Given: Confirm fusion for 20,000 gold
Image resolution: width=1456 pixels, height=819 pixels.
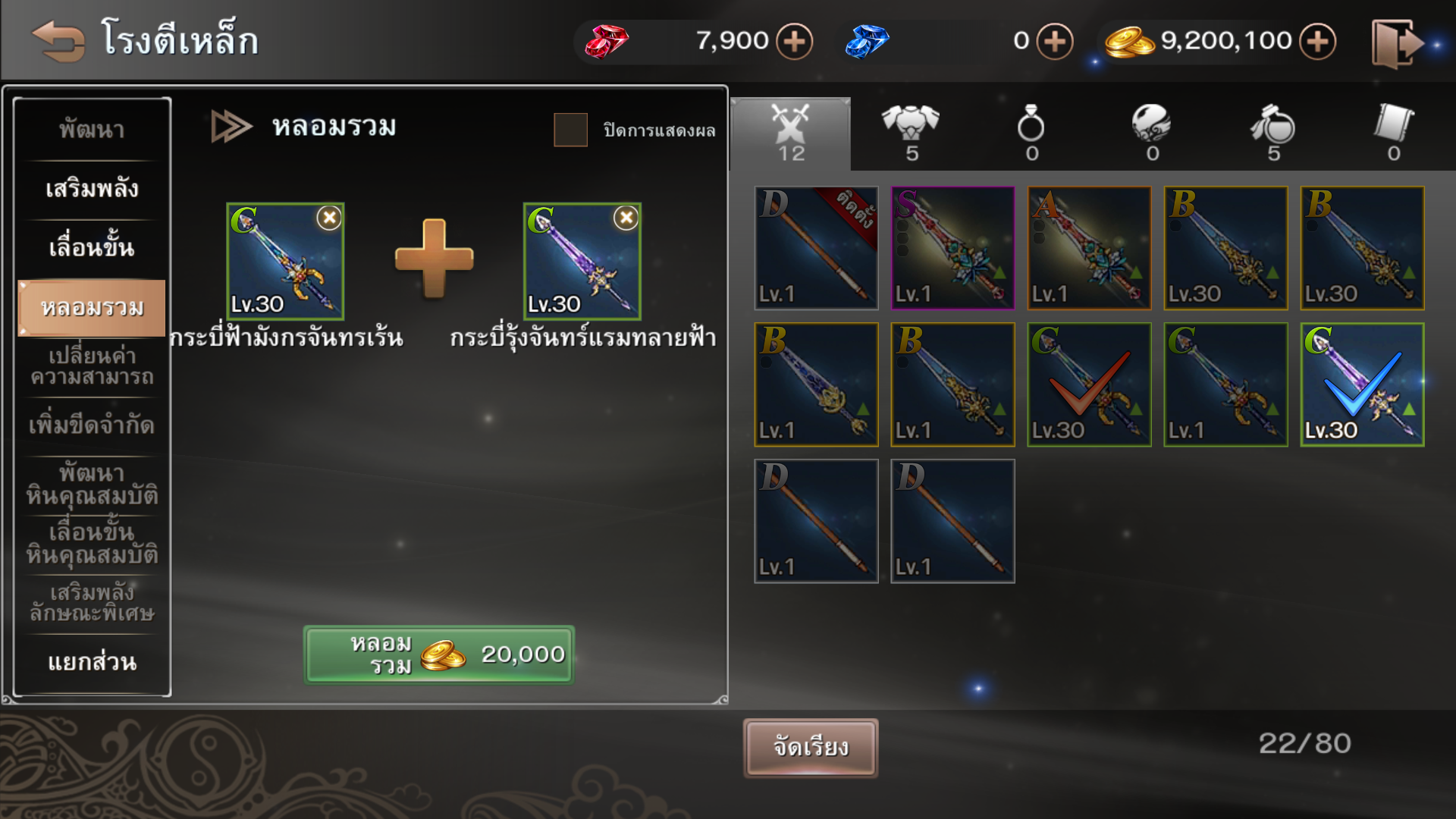Looking at the screenshot, I should [x=439, y=654].
